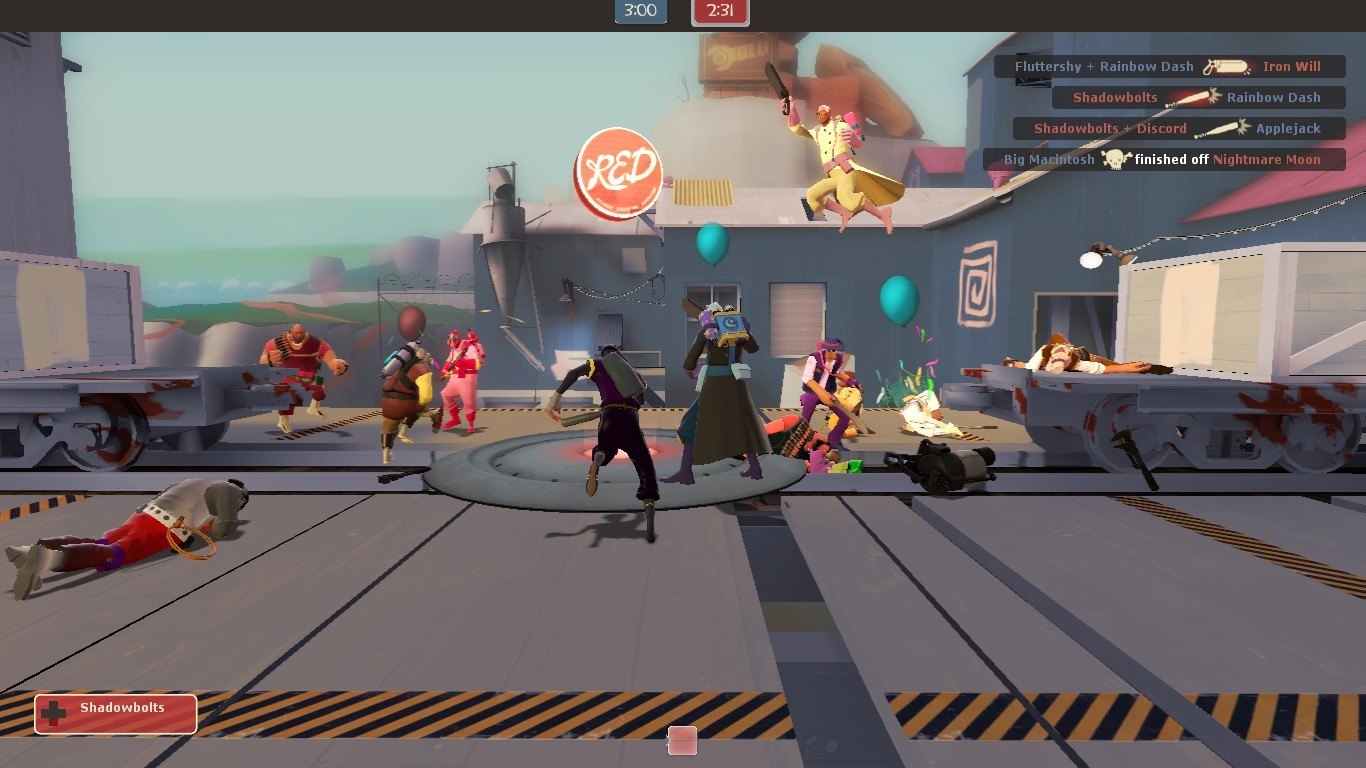Select the Shadowbolts player health panel

(116, 714)
